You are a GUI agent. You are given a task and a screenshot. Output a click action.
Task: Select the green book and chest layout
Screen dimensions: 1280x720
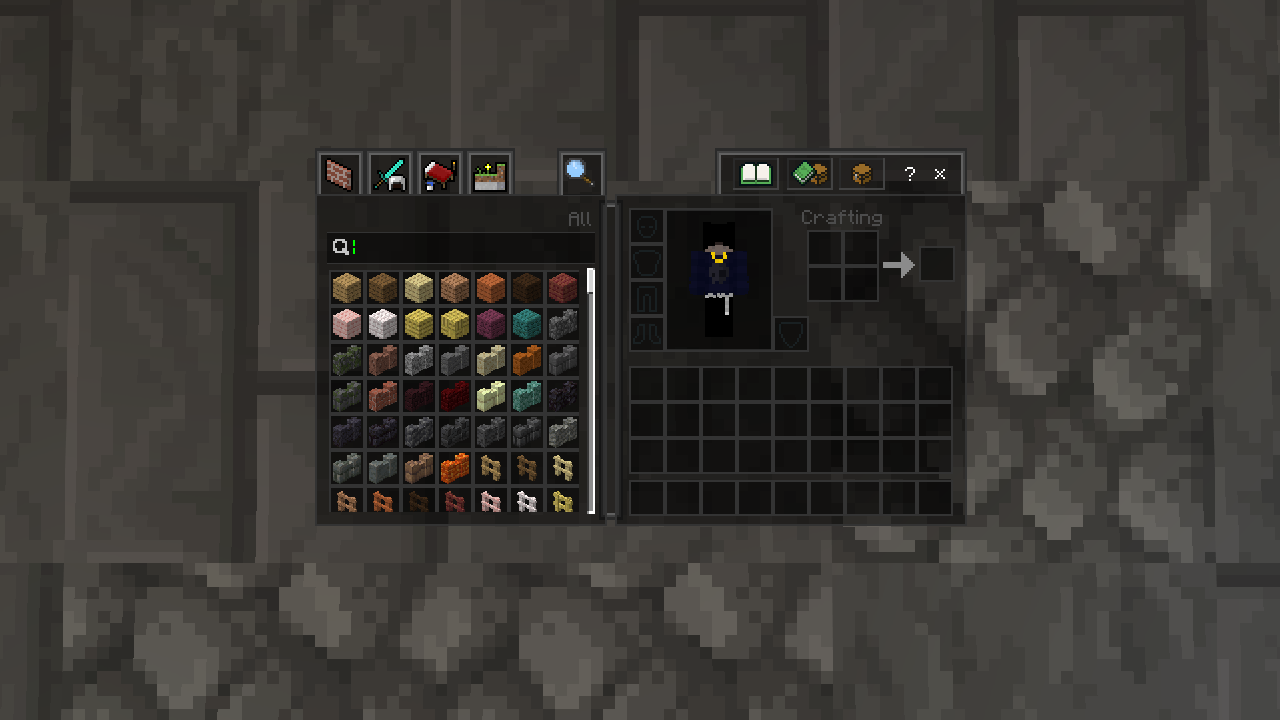[x=809, y=174]
